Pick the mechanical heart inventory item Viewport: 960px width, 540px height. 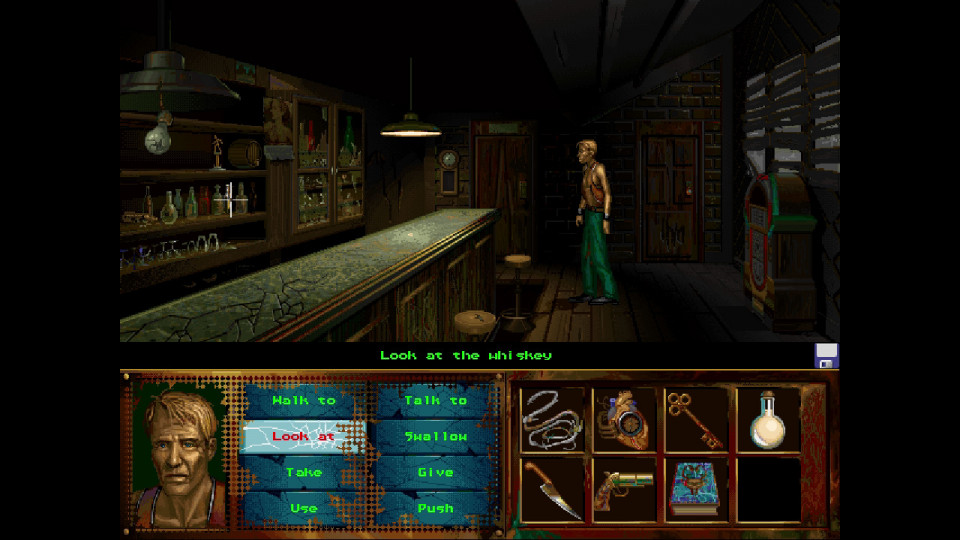(624, 419)
